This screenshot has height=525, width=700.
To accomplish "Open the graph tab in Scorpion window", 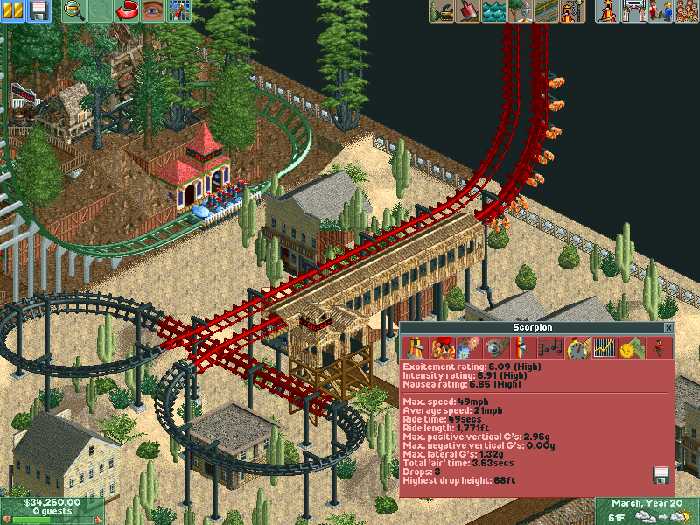I will [x=603, y=348].
